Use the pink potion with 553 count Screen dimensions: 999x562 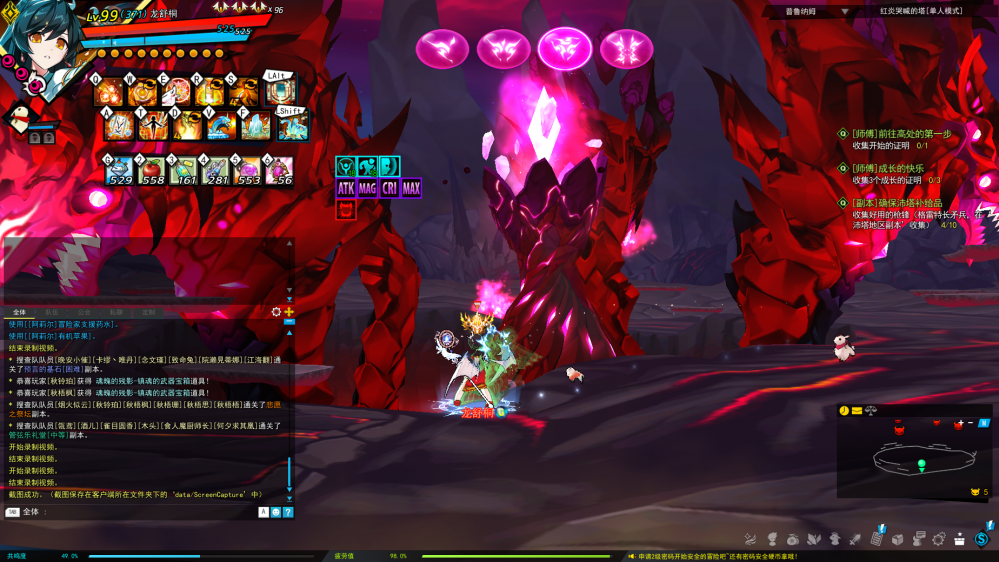click(247, 171)
